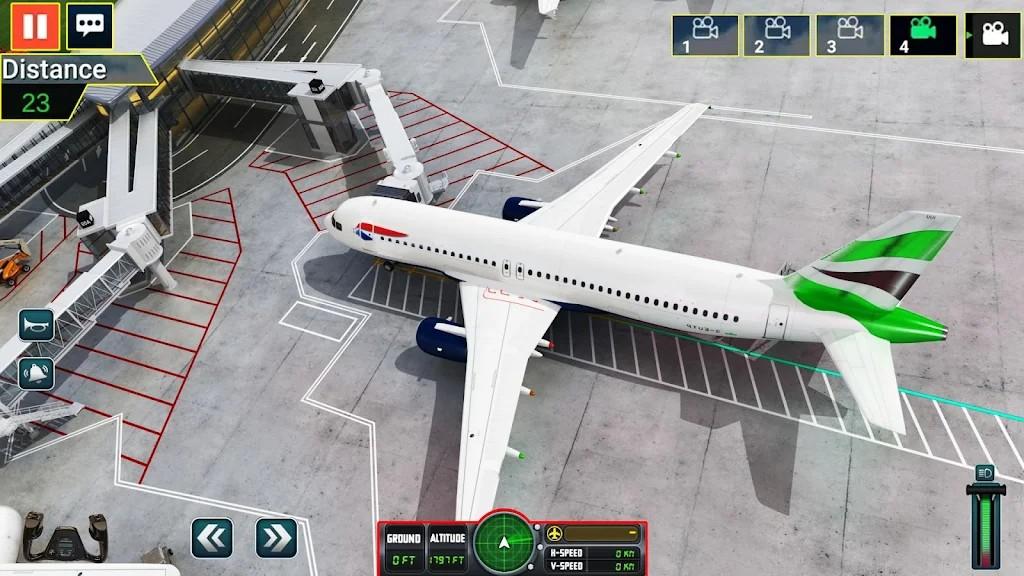Select the green camera 4 view
Viewport: 1024px width, 576px height.
[922, 35]
